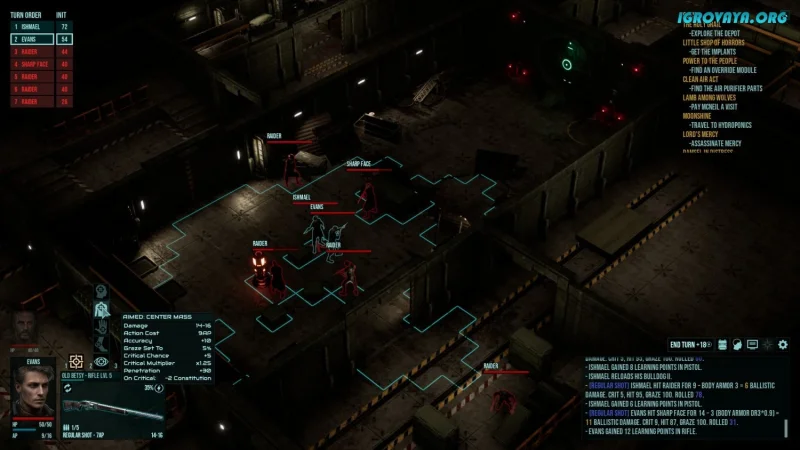Image resolution: width=800 pixels, height=450 pixels.
Task: Pick Sharp Face in the turn order list
Action: click(x=30, y=63)
